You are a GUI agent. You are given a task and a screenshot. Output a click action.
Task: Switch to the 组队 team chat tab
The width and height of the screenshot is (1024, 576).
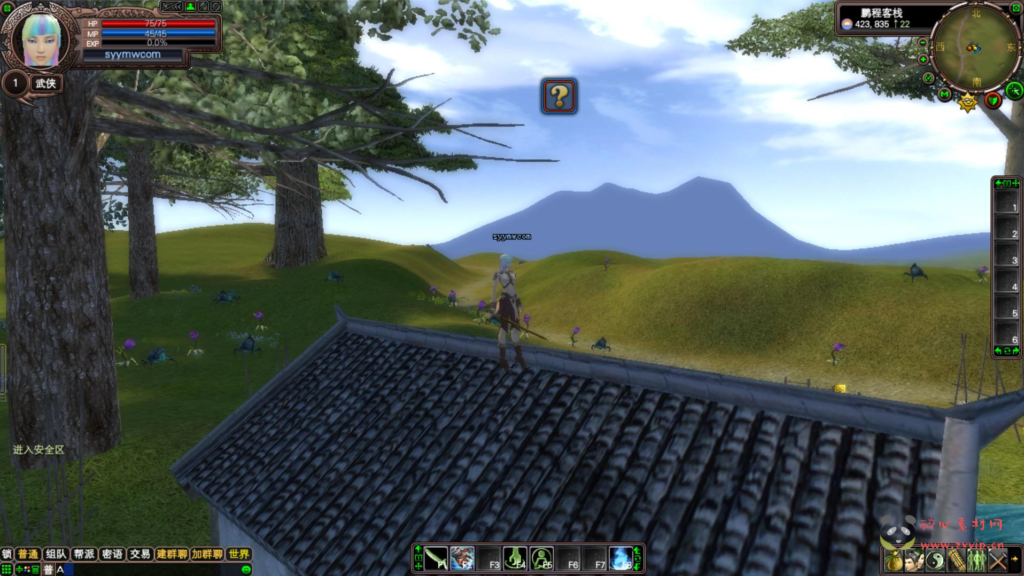[x=56, y=554]
